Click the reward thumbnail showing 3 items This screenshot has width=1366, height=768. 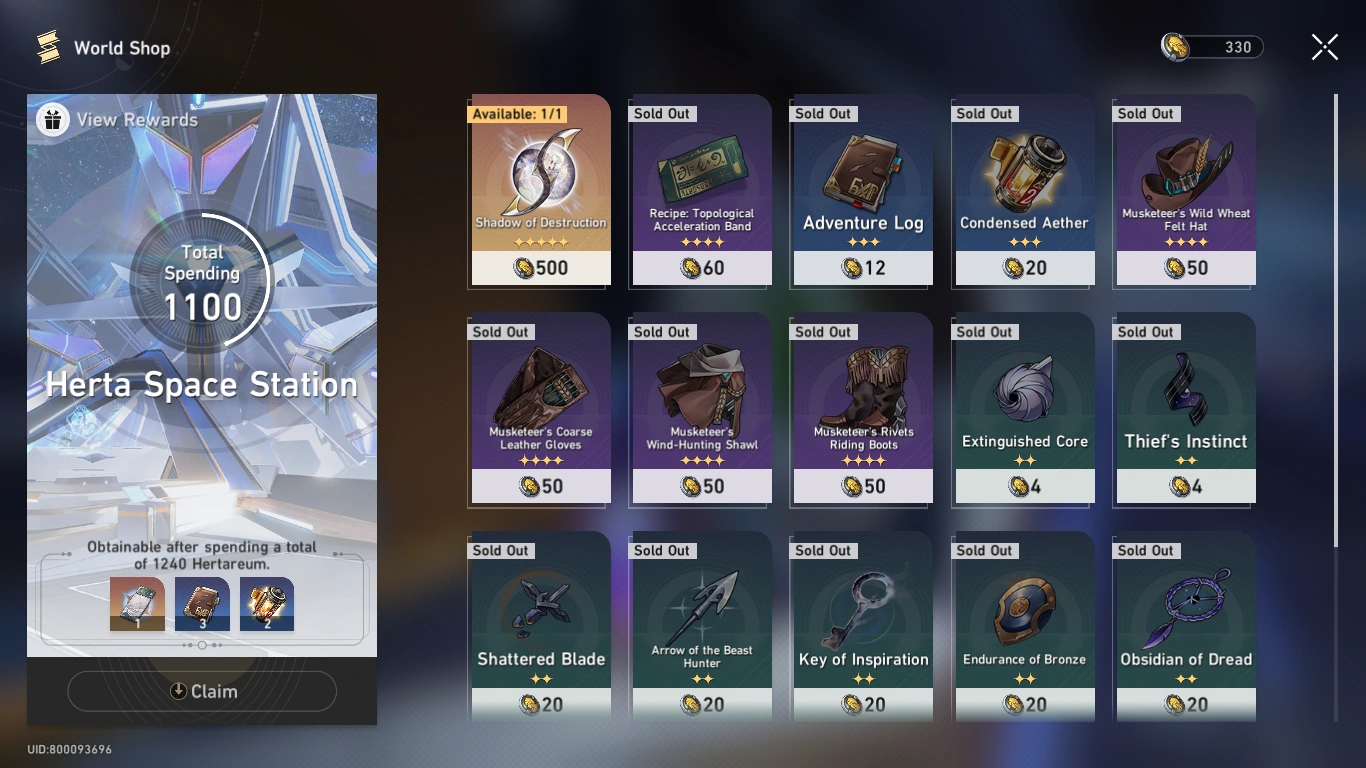click(202, 603)
